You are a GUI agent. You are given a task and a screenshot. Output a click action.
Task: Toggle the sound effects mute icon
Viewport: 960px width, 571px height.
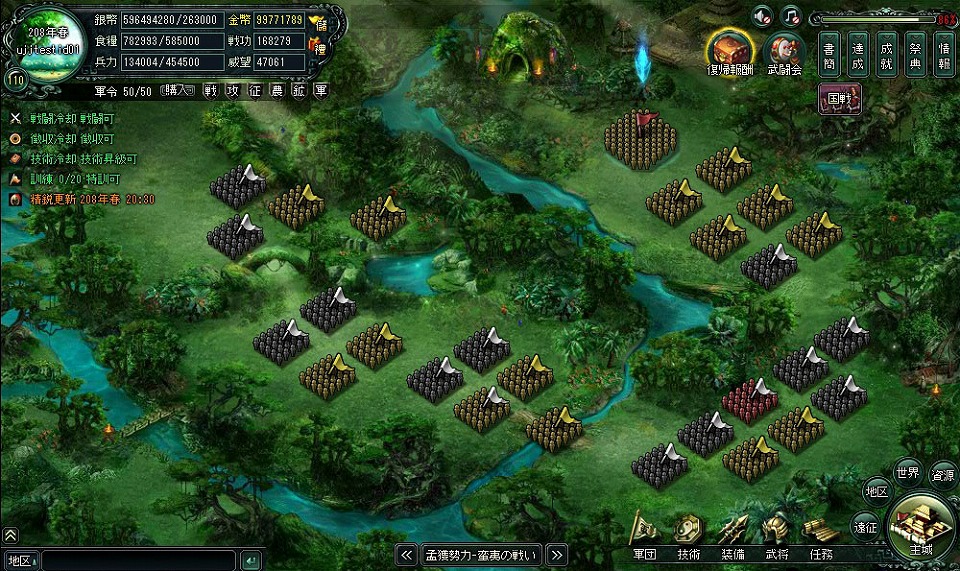click(762, 15)
